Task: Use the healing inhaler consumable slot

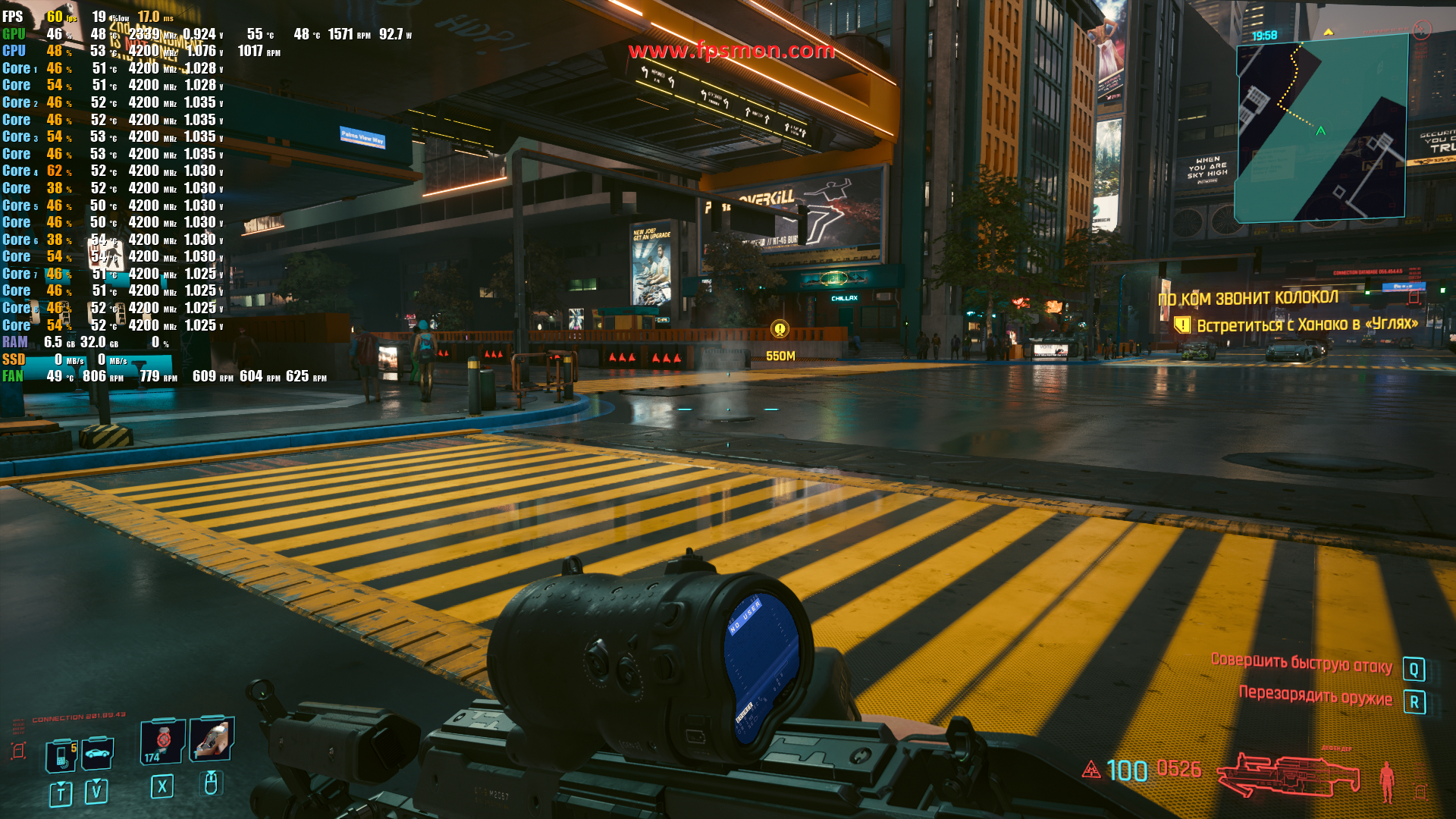Action: [162, 741]
